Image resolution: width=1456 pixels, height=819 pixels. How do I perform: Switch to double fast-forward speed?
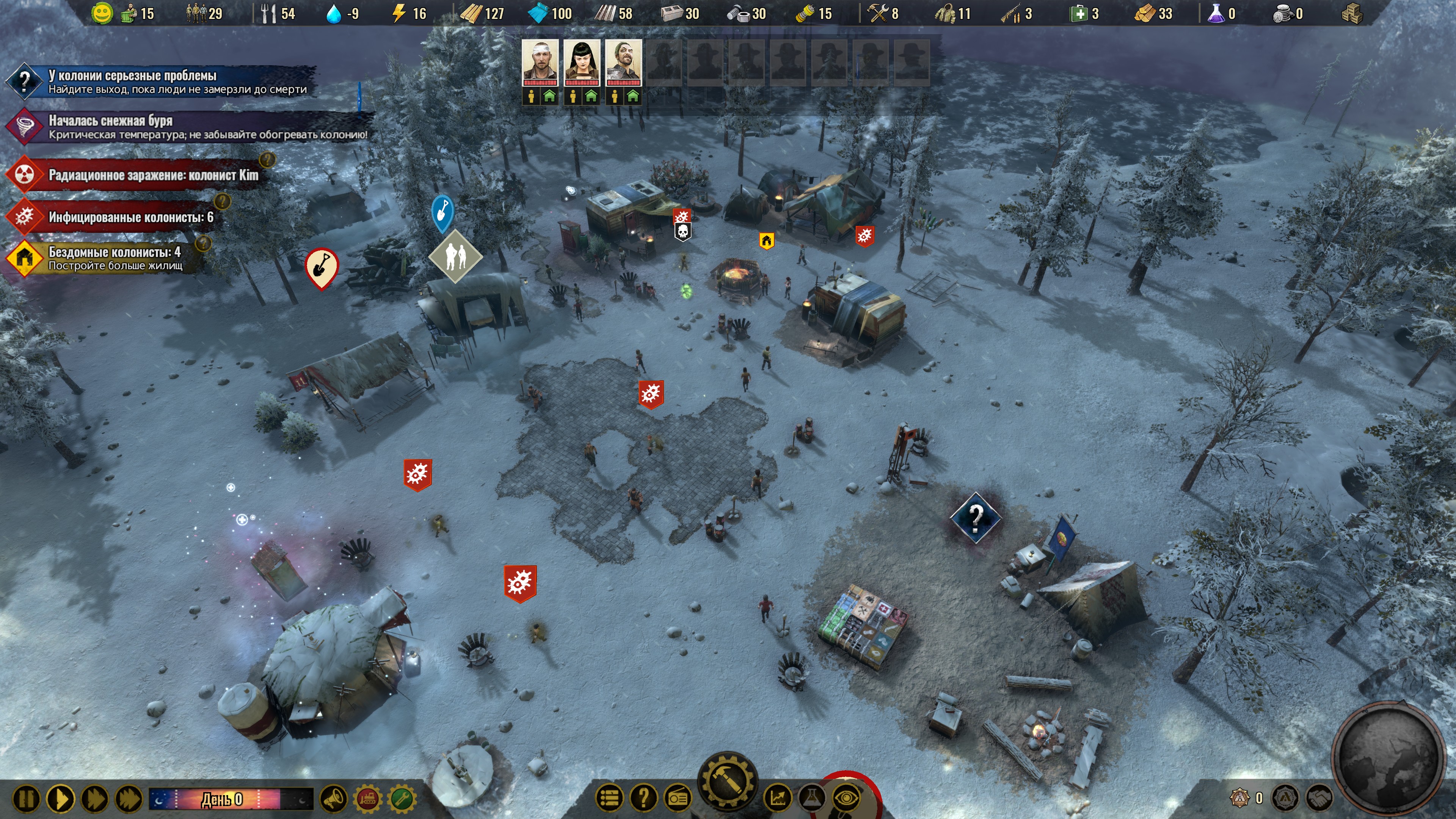(x=95, y=799)
